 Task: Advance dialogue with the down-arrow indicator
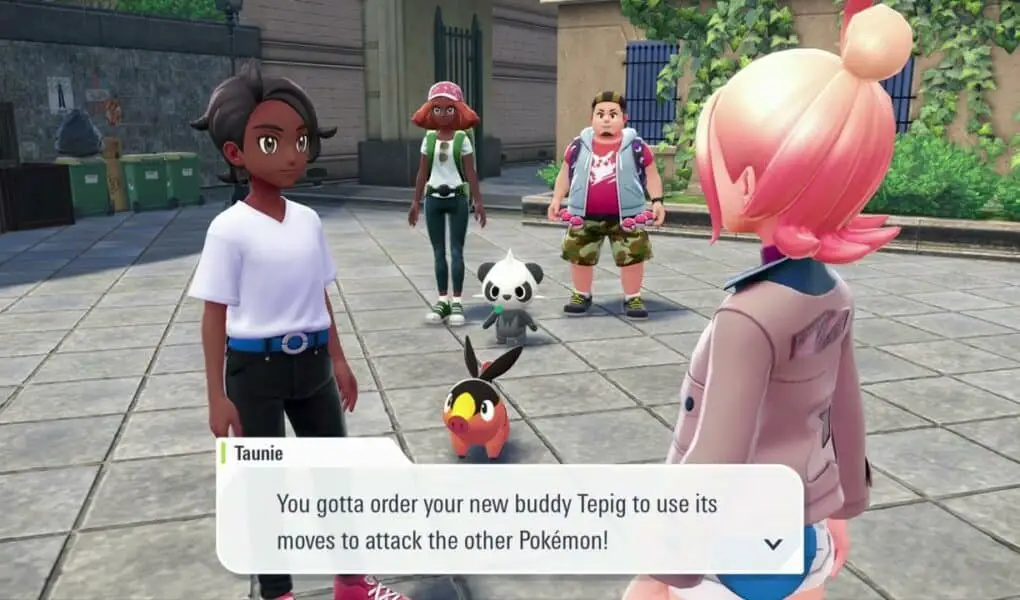coord(772,544)
